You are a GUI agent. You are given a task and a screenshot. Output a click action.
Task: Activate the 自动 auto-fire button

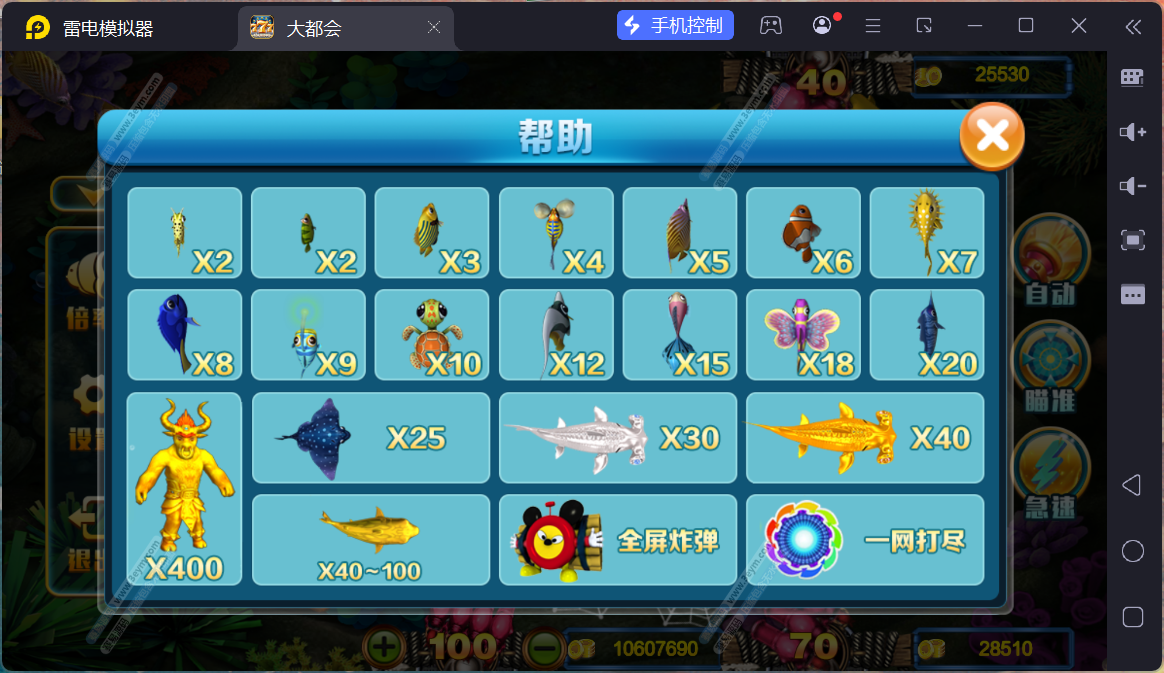(x=1050, y=262)
